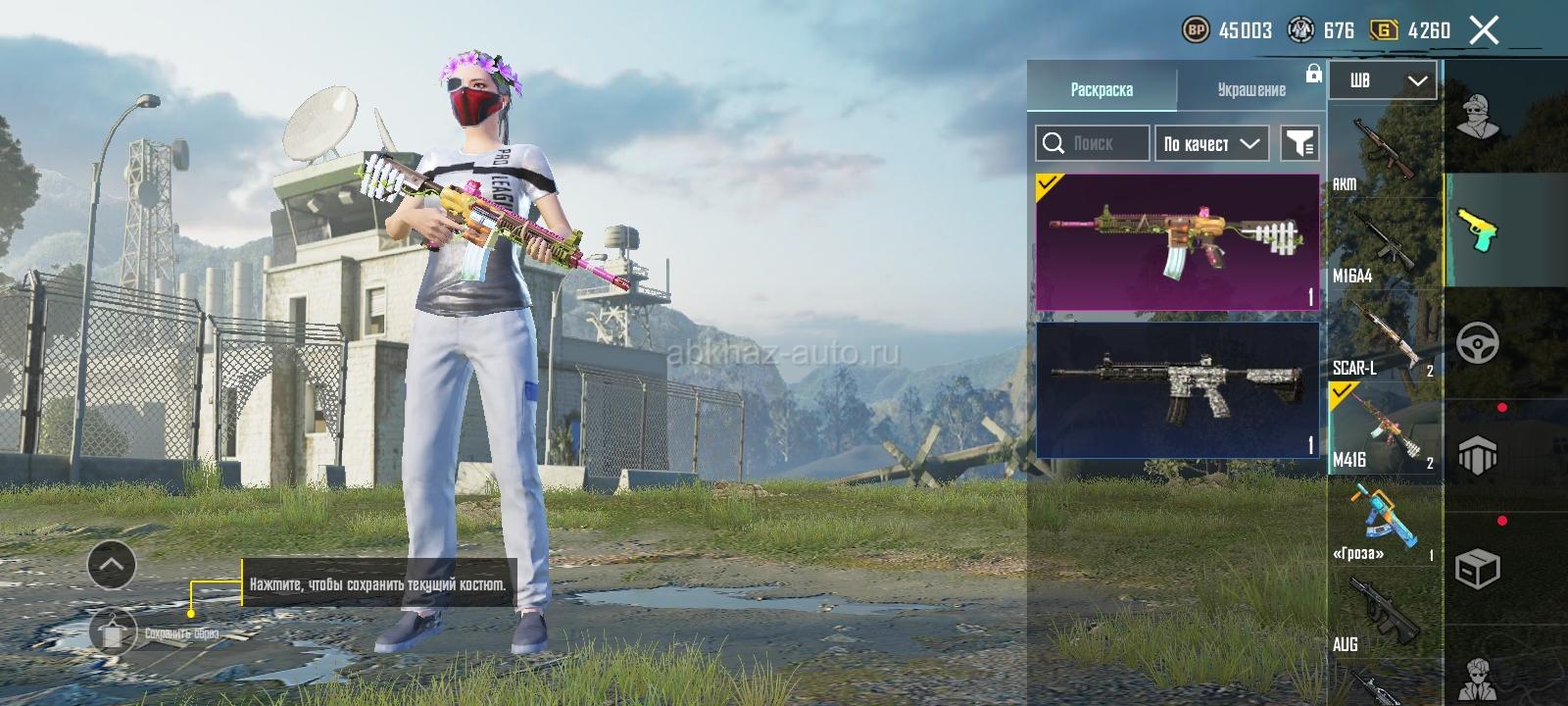Open the ШВ weapon type dropdown
The image size is (1568, 706).
tap(1382, 80)
